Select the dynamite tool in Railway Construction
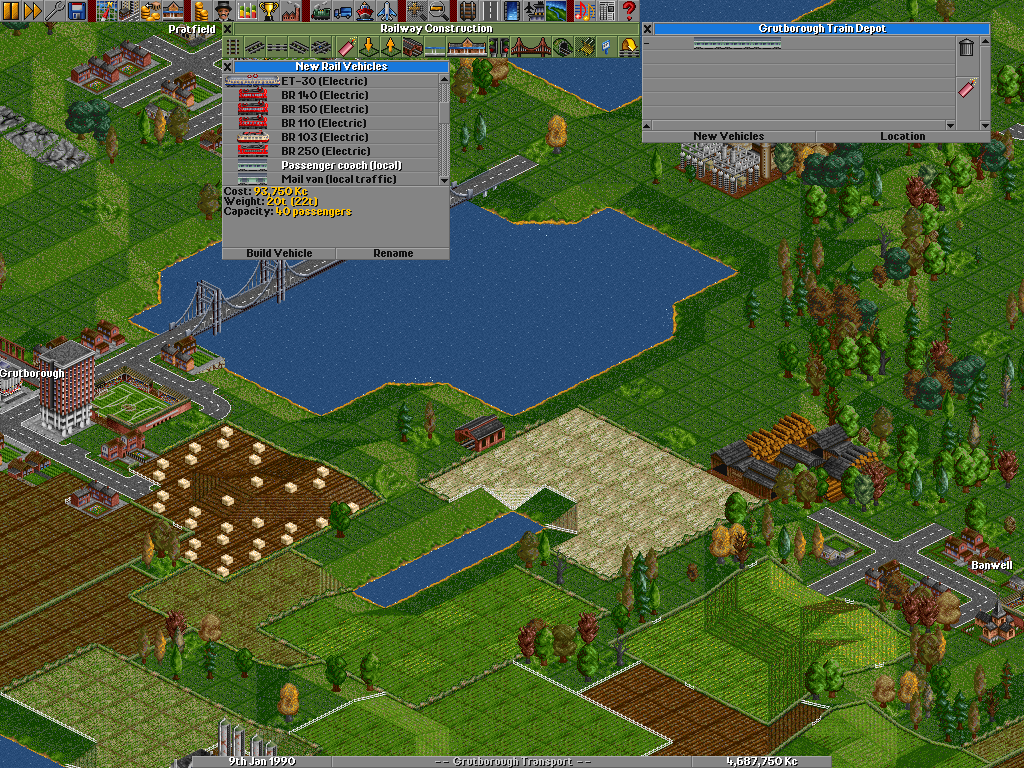Viewport: 1024px width, 768px height. click(346, 46)
